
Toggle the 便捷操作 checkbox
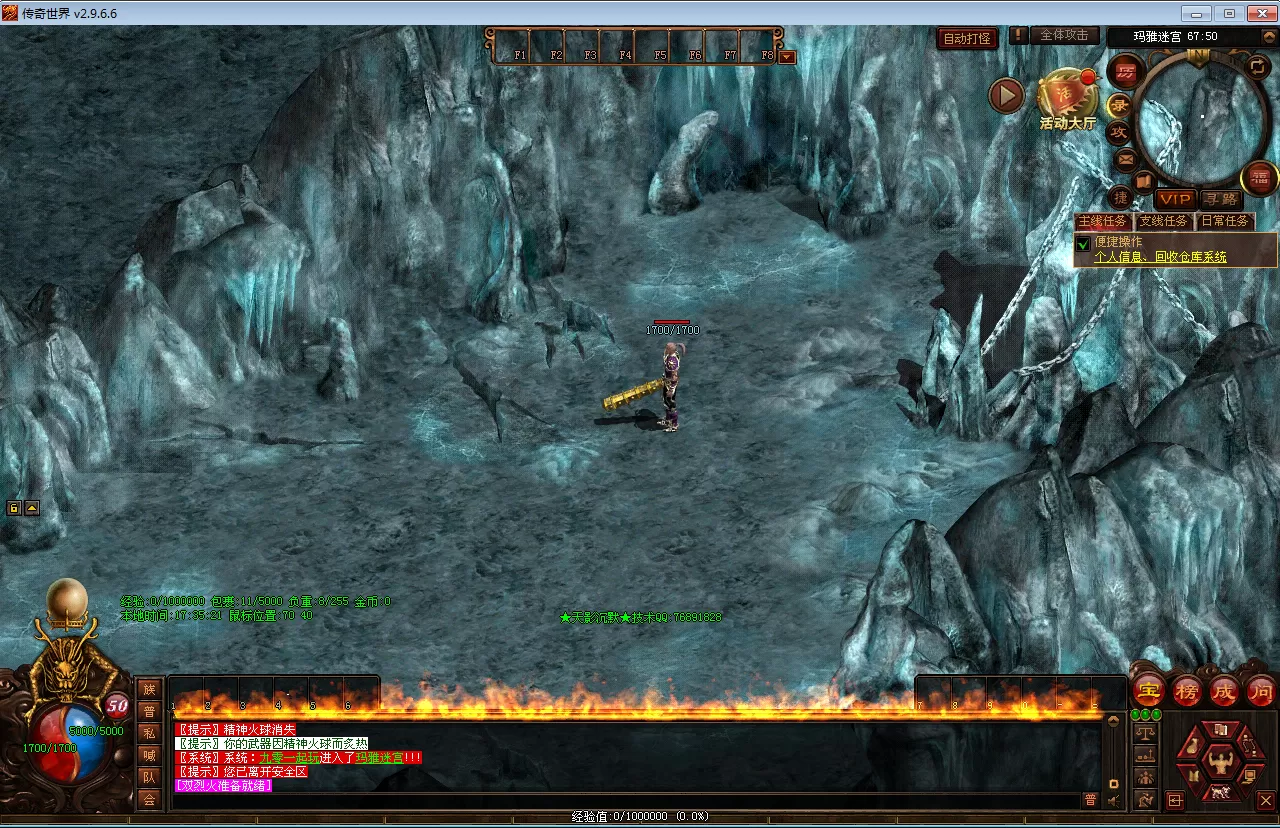tap(1082, 243)
